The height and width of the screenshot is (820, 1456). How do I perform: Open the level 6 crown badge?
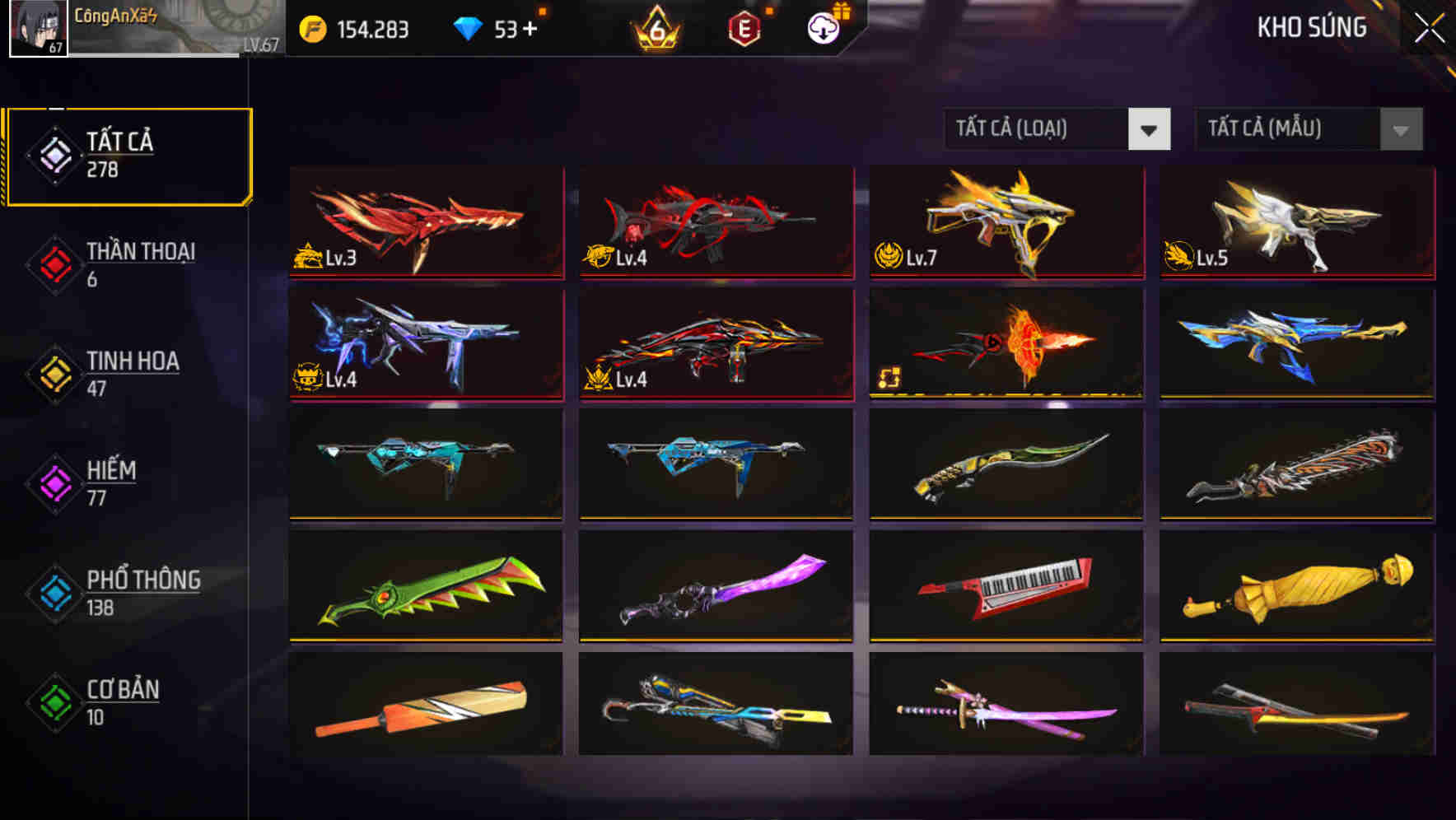pos(655,26)
